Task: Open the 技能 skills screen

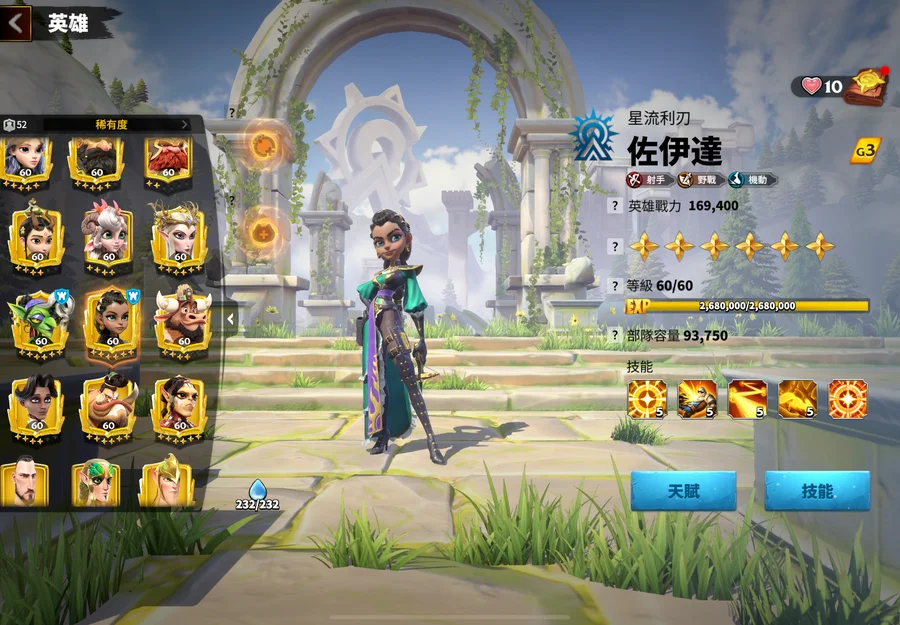Action: [x=817, y=491]
